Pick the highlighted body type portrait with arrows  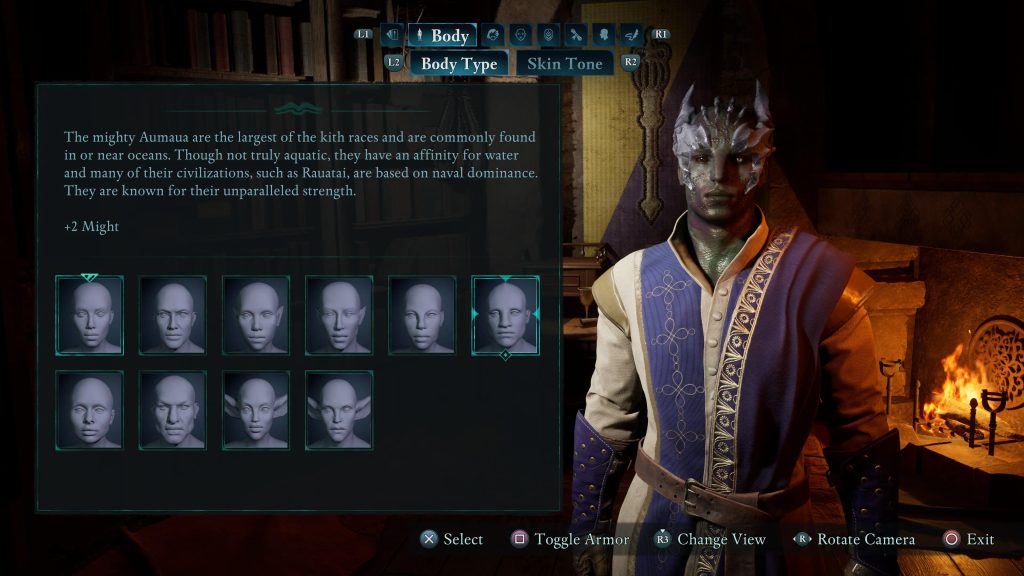tap(505, 316)
